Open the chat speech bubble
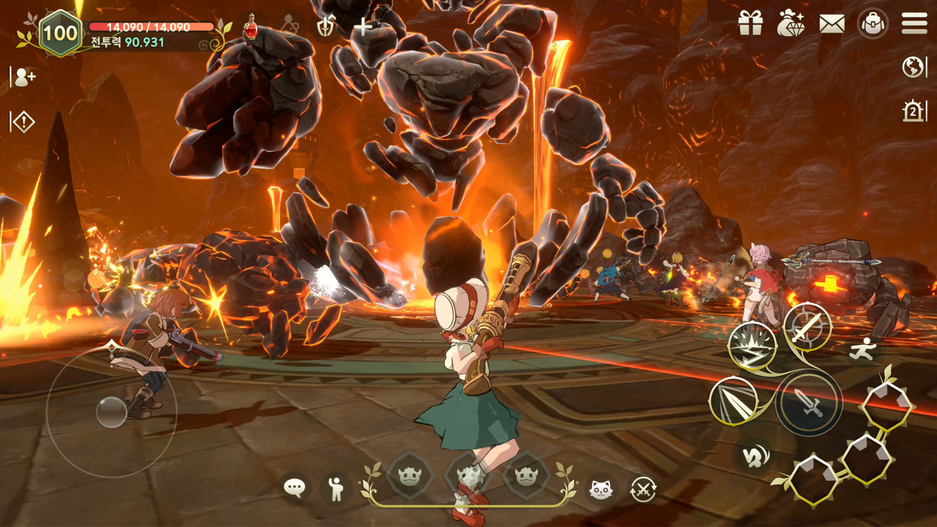Image resolution: width=937 pixels, height=527 pixels. click(295, 487)
